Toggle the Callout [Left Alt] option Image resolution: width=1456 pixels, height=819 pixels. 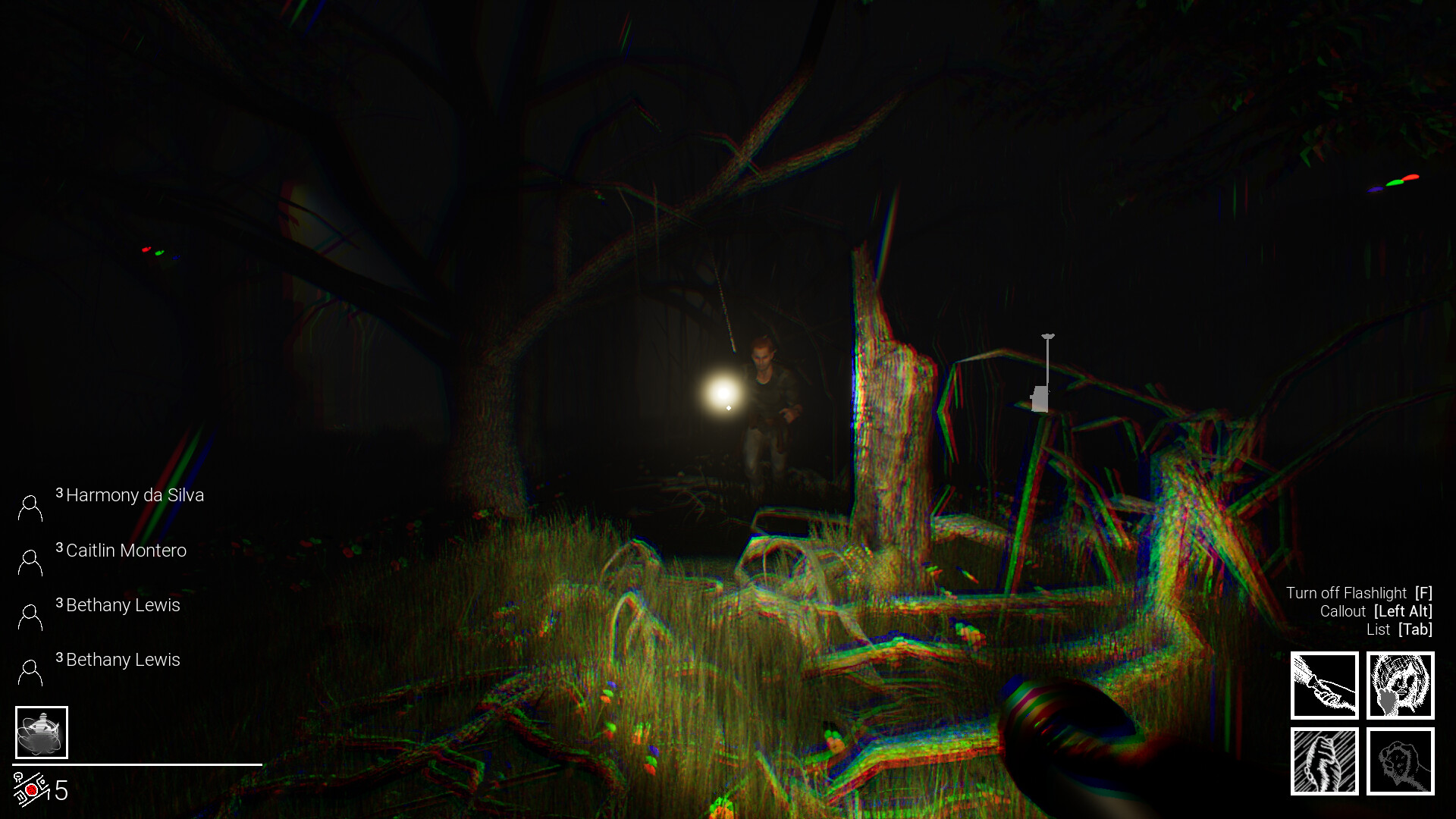click(1376, 611)
